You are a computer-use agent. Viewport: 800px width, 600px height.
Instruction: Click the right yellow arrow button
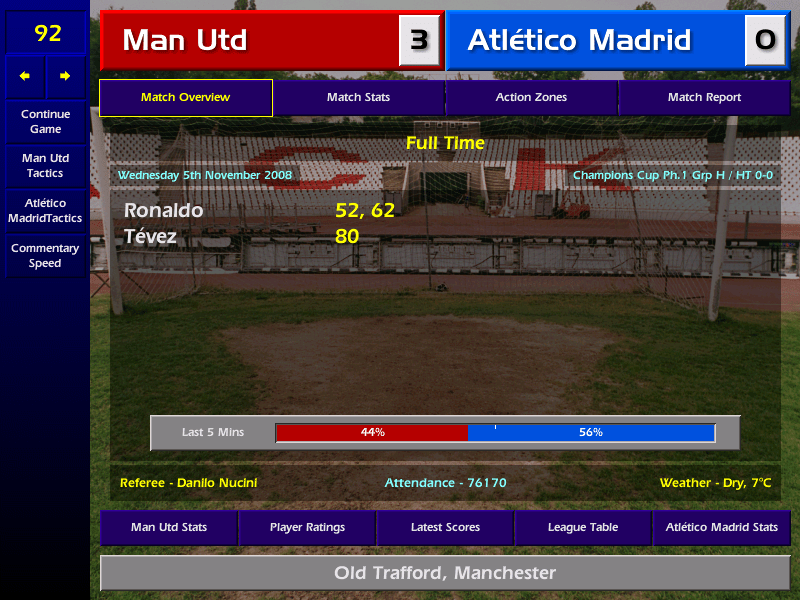pos(66,76)
